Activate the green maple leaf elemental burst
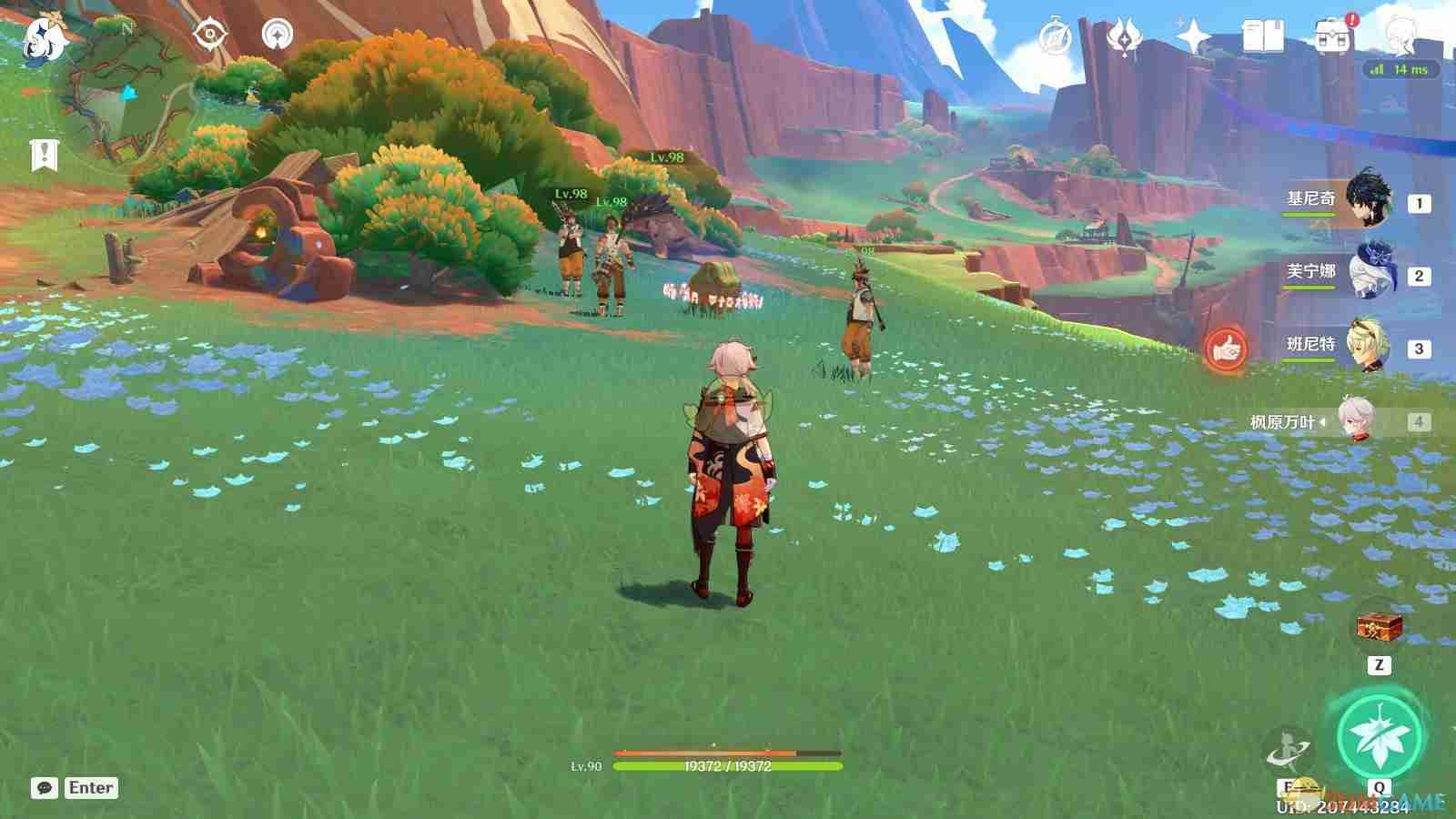Image resolution: width=1456 pixels, height=819 pixels. 1380,735
